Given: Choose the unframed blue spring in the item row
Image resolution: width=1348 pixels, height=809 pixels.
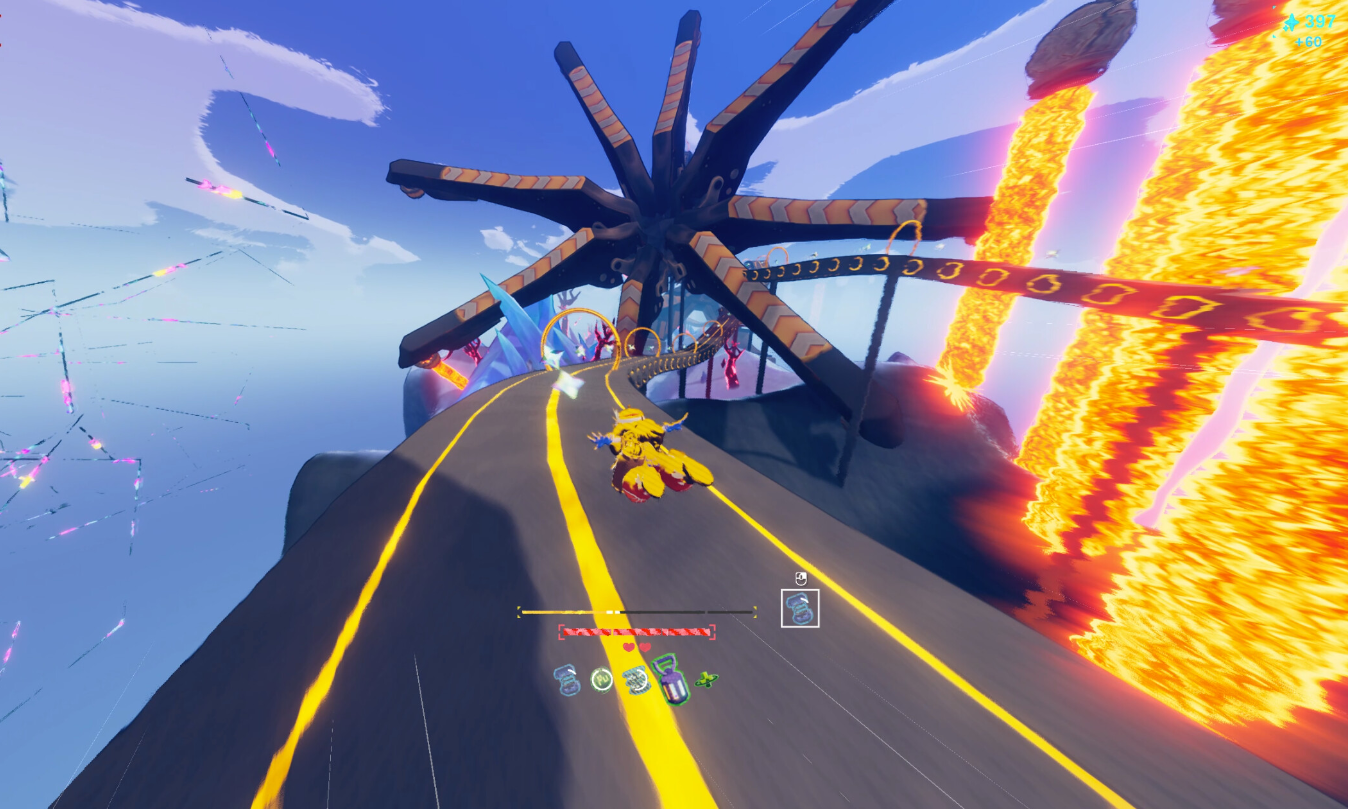Looking at the screenshot, I should tap(568, 681).
